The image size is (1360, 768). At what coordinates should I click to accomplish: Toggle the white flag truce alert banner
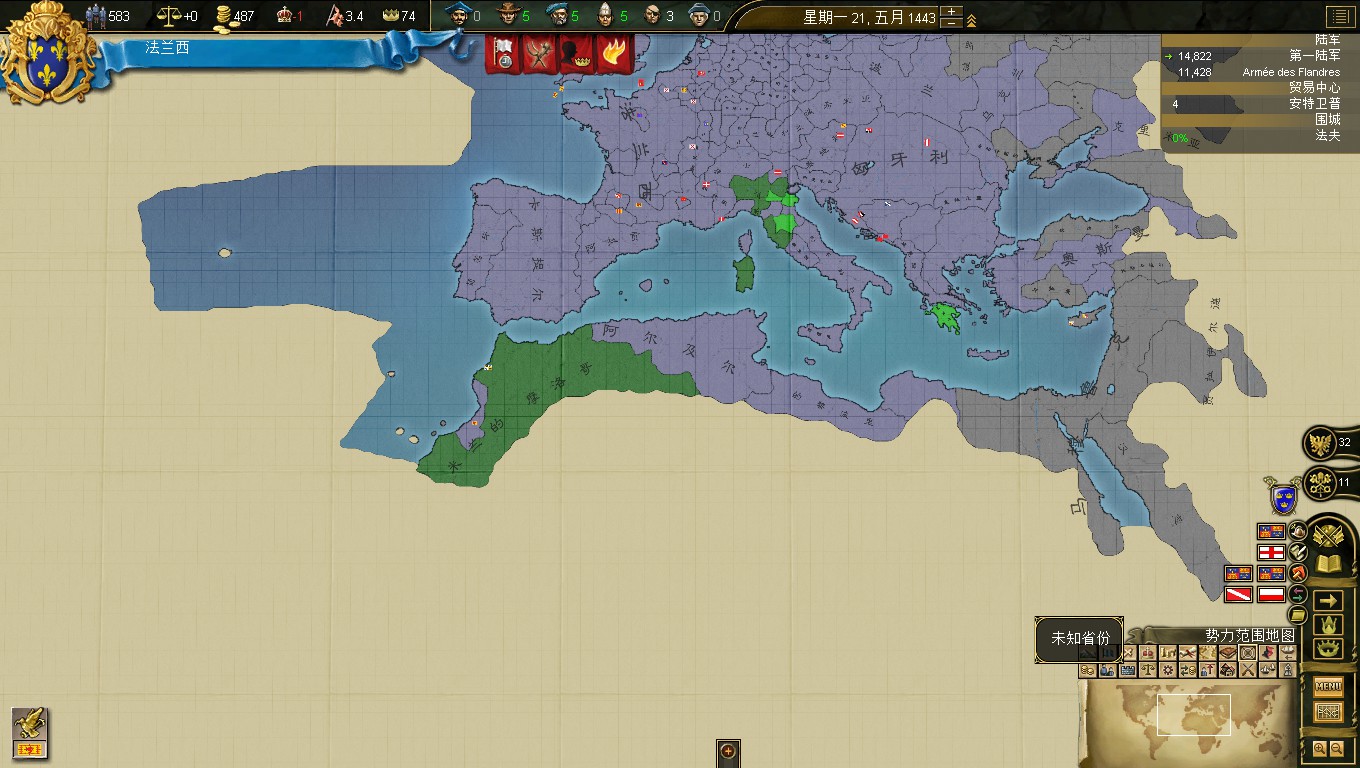coord(501,52)
